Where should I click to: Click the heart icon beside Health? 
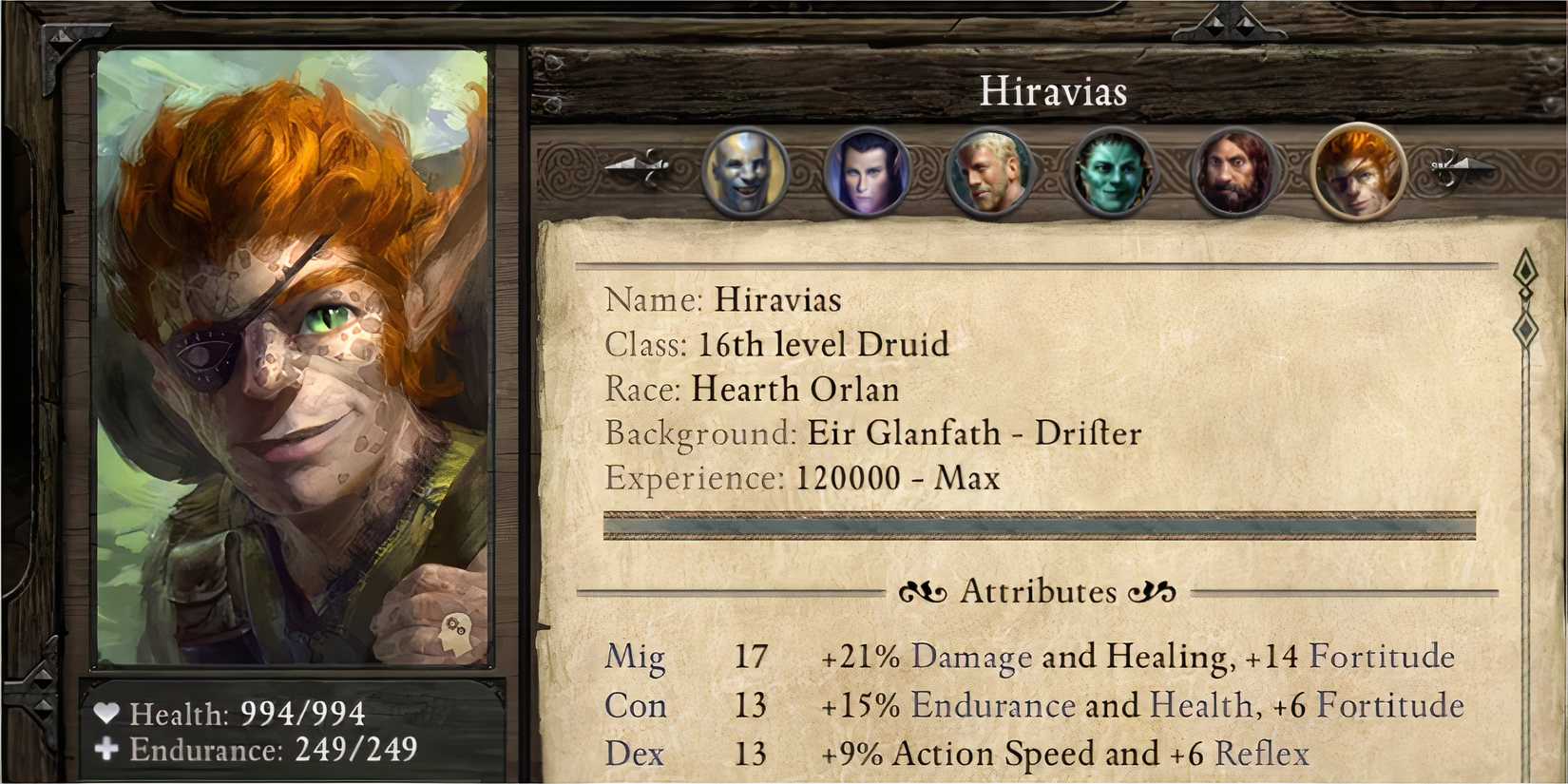tap(107, 711)
